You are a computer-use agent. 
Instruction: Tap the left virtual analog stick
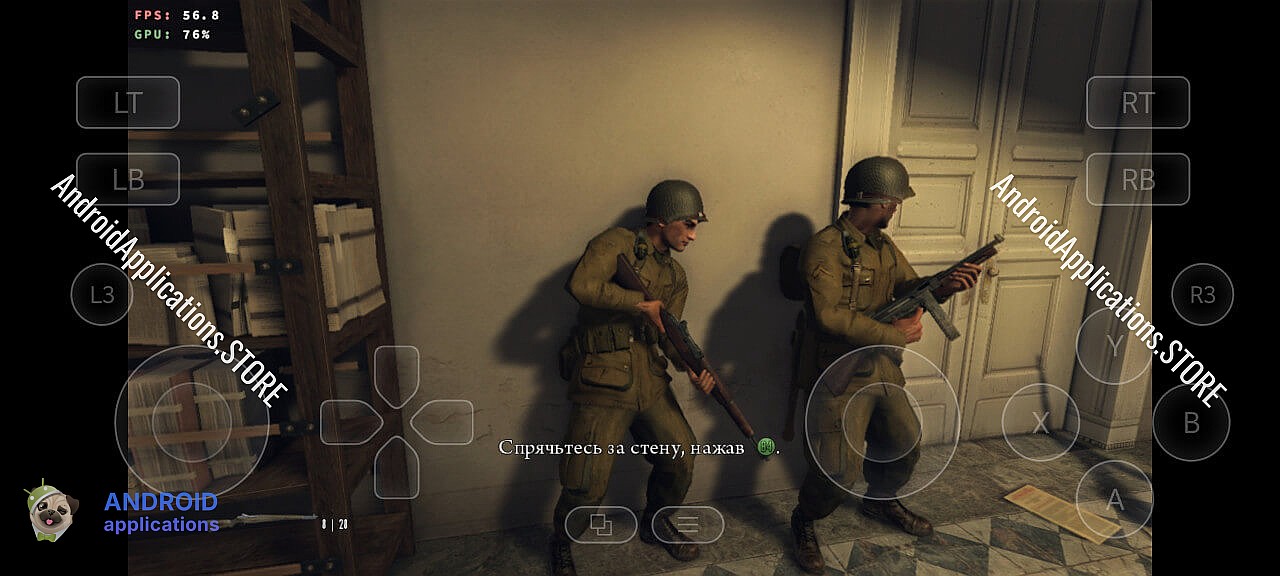(191, 422)
